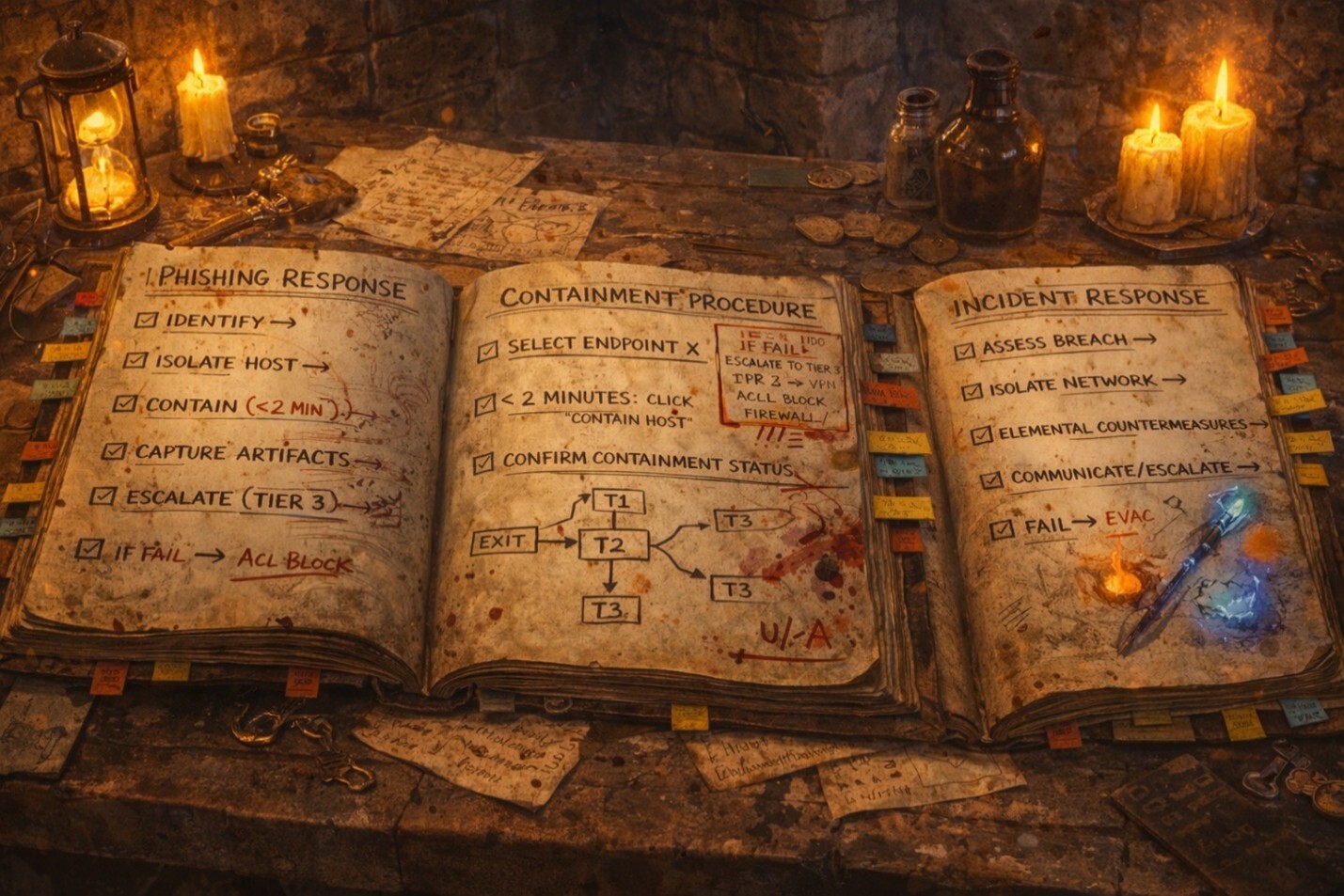Mark Capture Artifacts as done
Screen dimensions: 1344x896
[114, 451]
